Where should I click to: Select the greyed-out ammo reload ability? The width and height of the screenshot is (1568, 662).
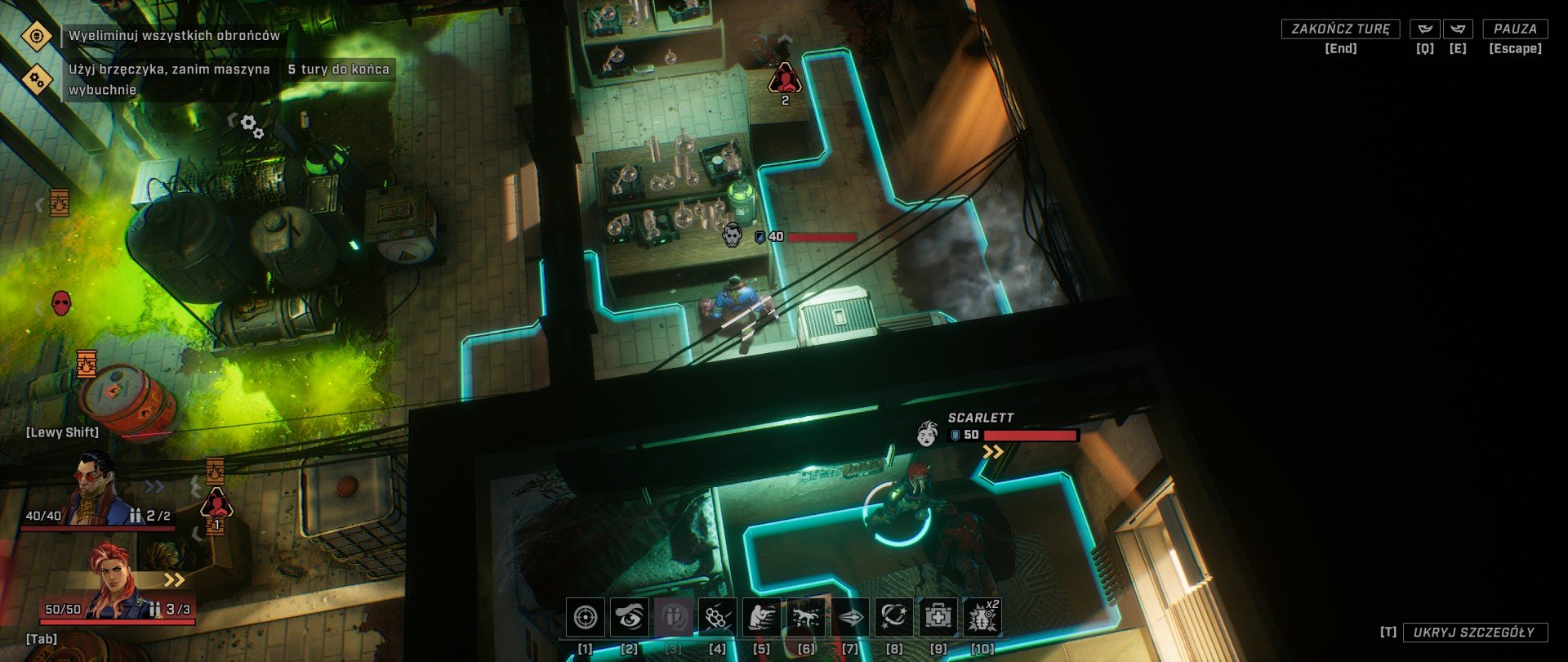point(674,617)
